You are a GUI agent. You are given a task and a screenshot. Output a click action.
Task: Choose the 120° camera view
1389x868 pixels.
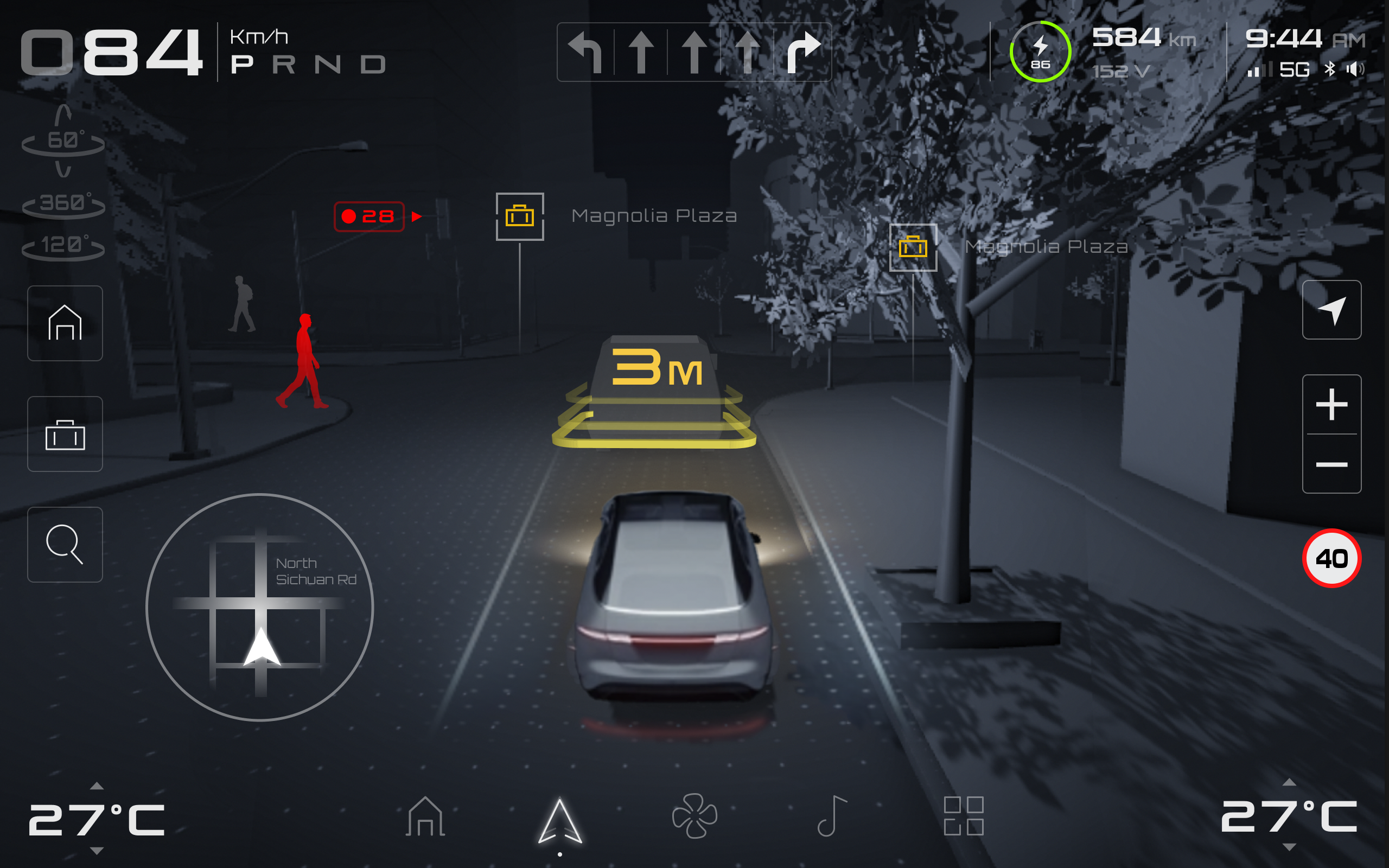point(63,246)
